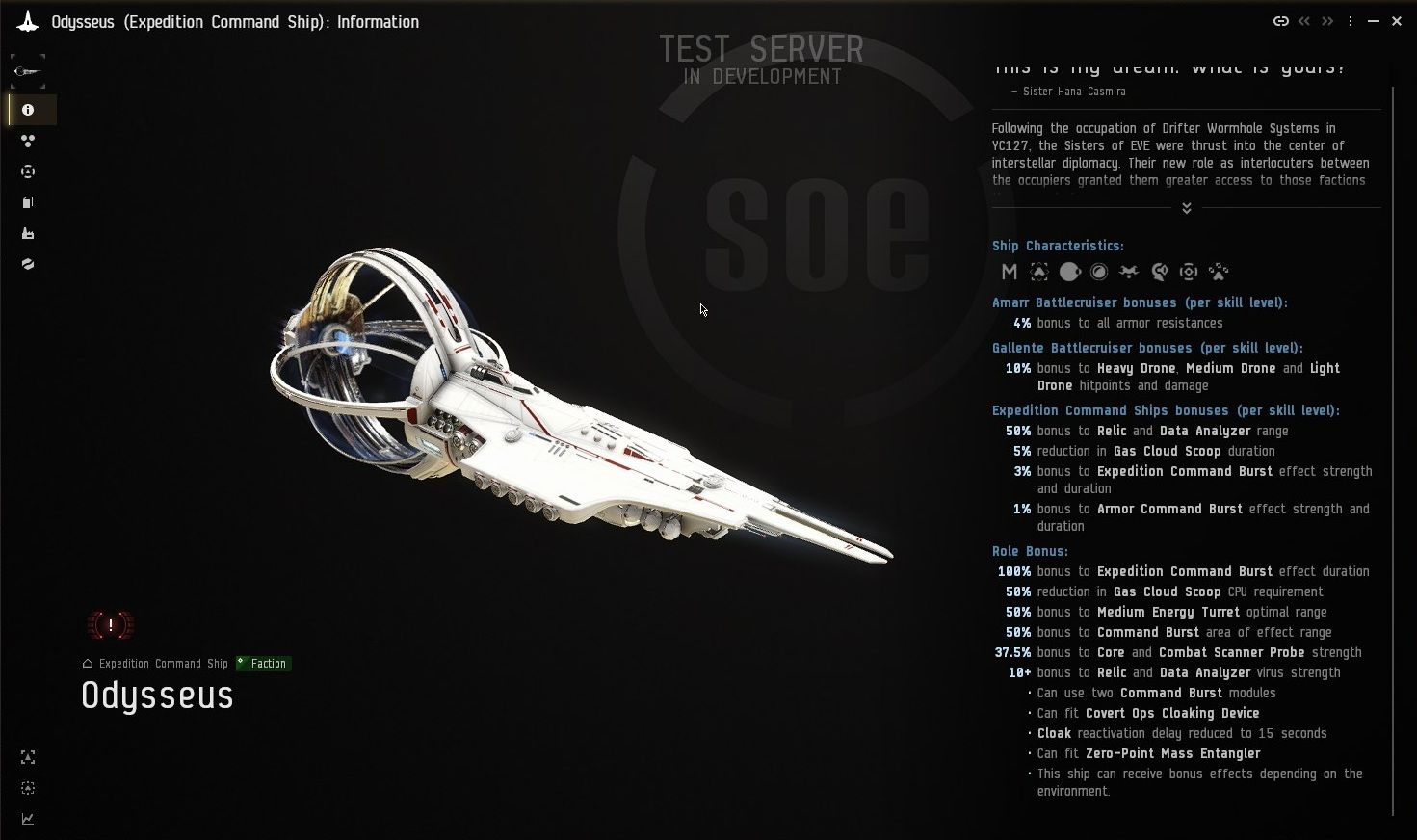Open the link sharing icon in title bar
The width and height of the screenshot is (1417, 840).
pyautogui.click(x=1281, y=20)
